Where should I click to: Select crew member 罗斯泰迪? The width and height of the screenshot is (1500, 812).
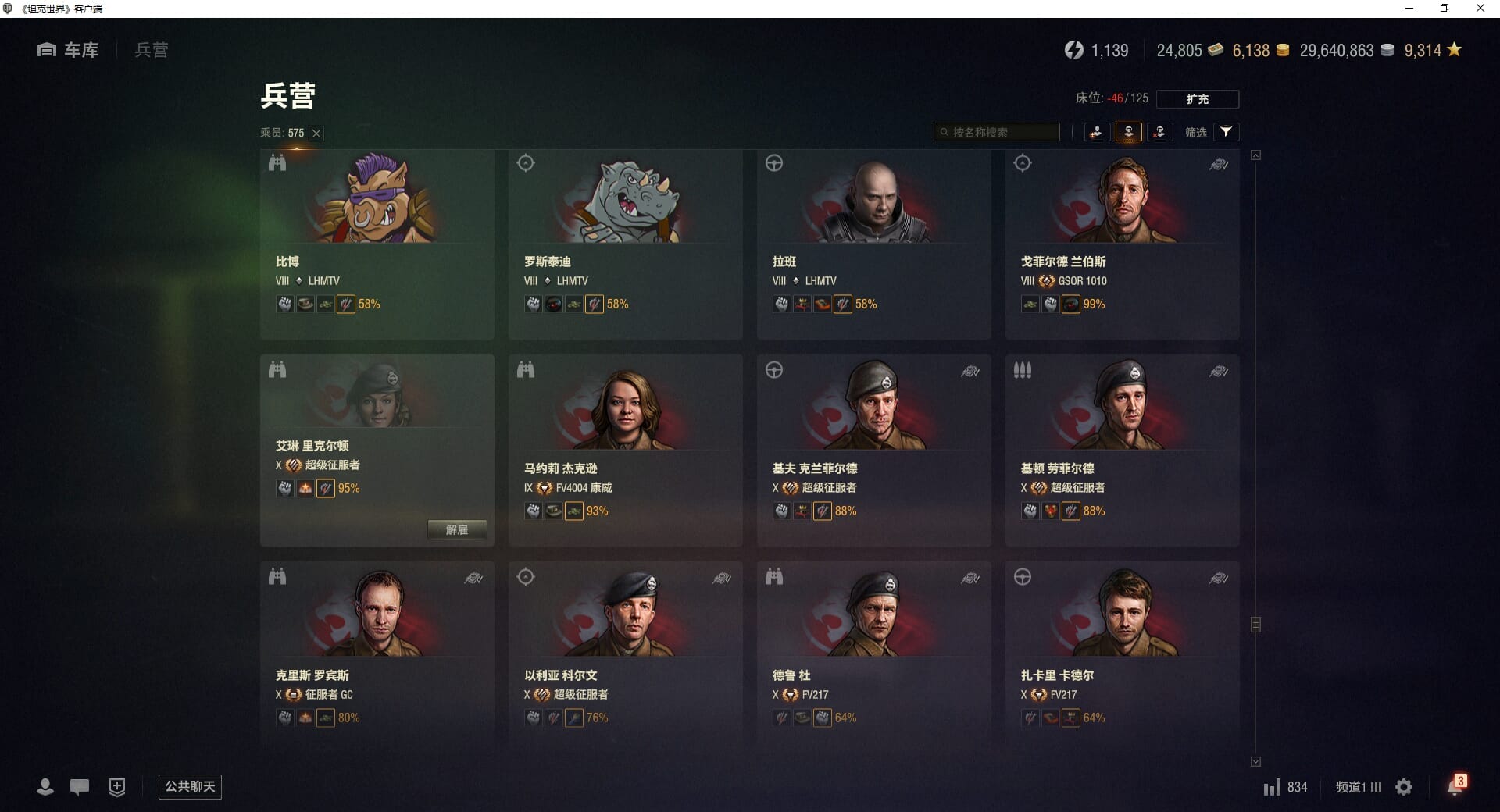(x=625, y=244)
